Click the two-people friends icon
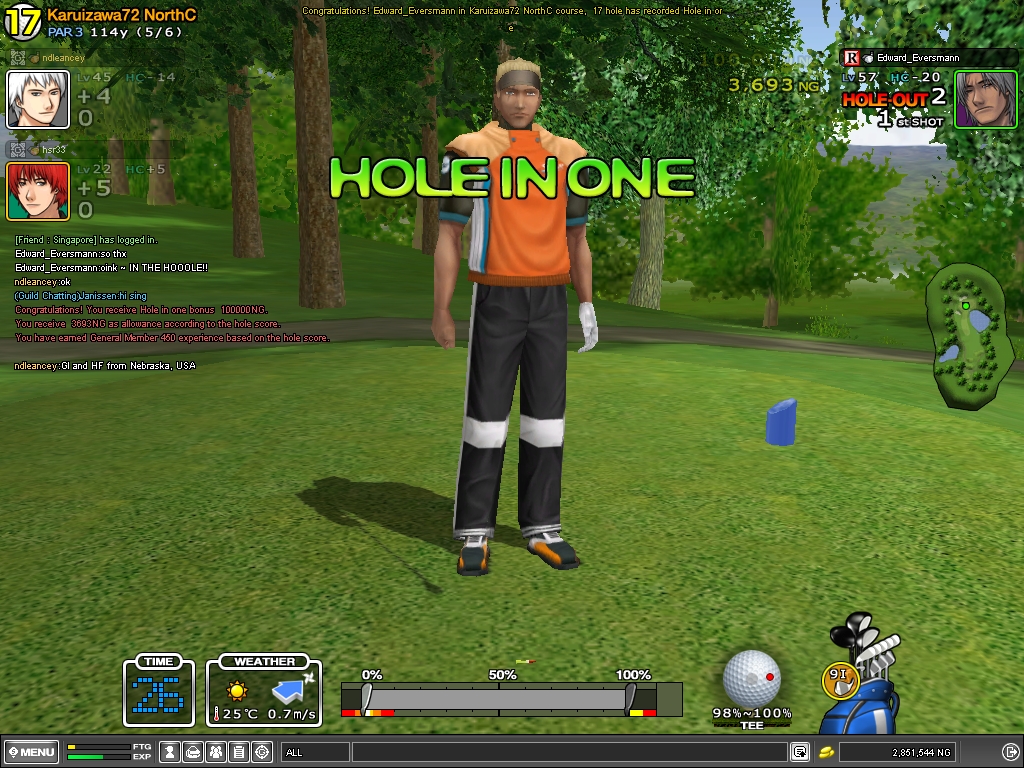Image resolution: width=1024 pixels, height=768 pixels. coord(216,752)
